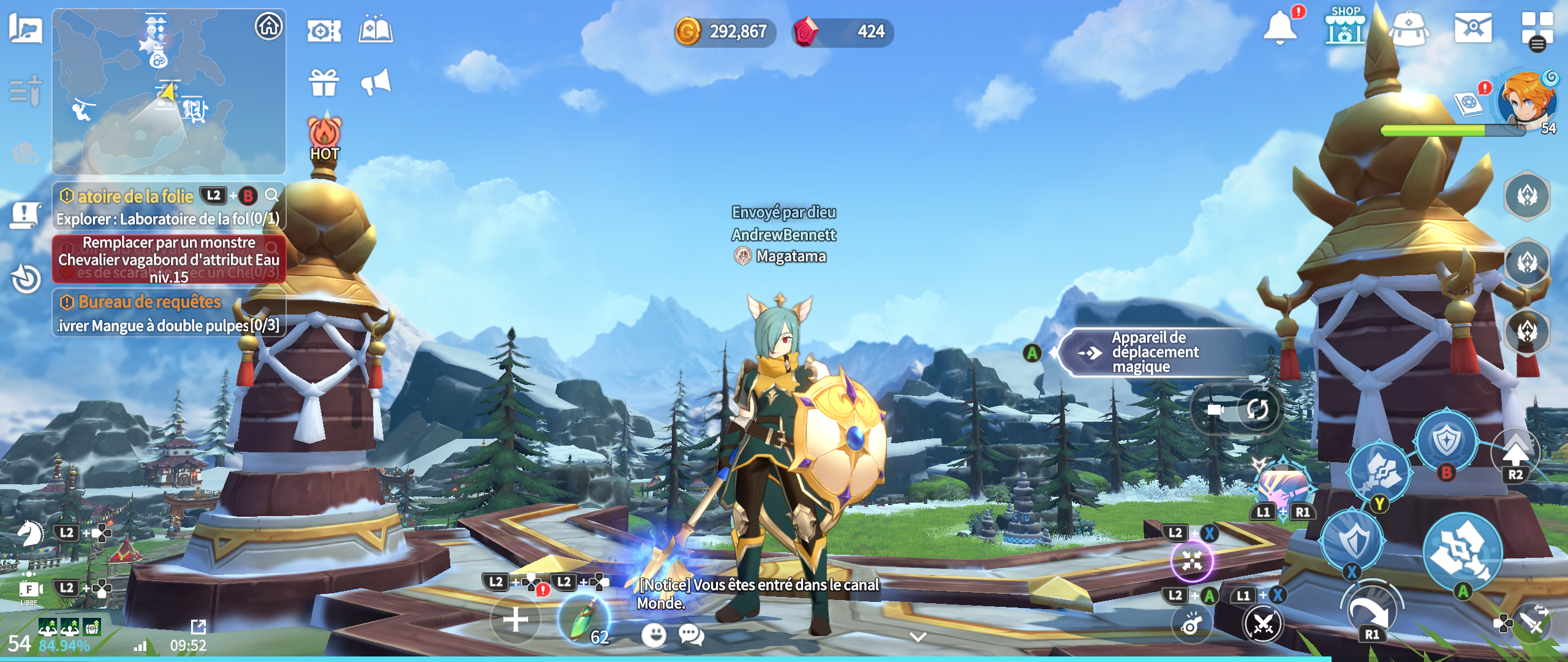Toggle the camera rotation reset button
Image resolution: width=1568 pixels, height=662 pixels.
pos(1257,409)
